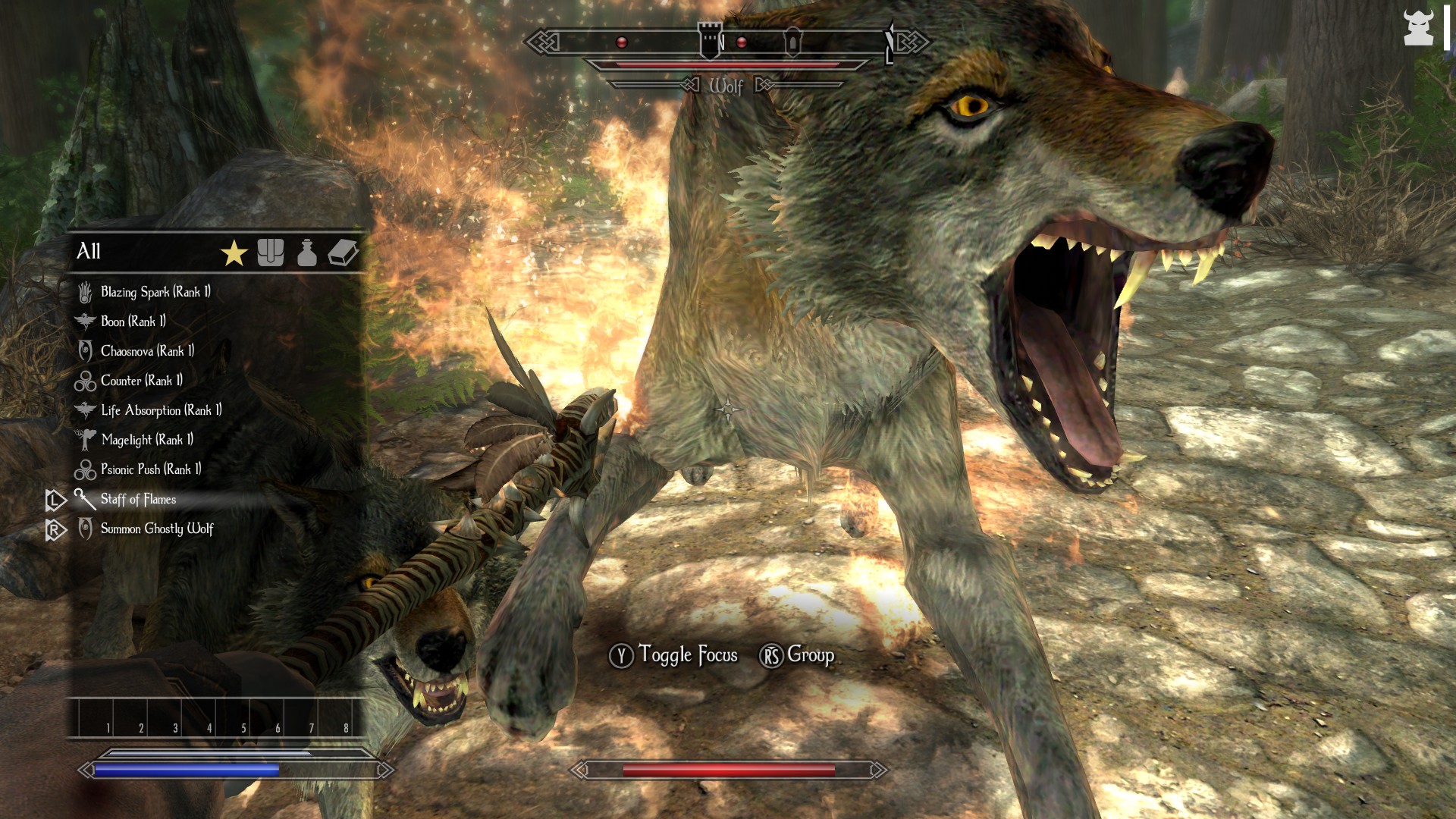Select the Chaosnova (Rank 1) entry

(x=146, y=350)
